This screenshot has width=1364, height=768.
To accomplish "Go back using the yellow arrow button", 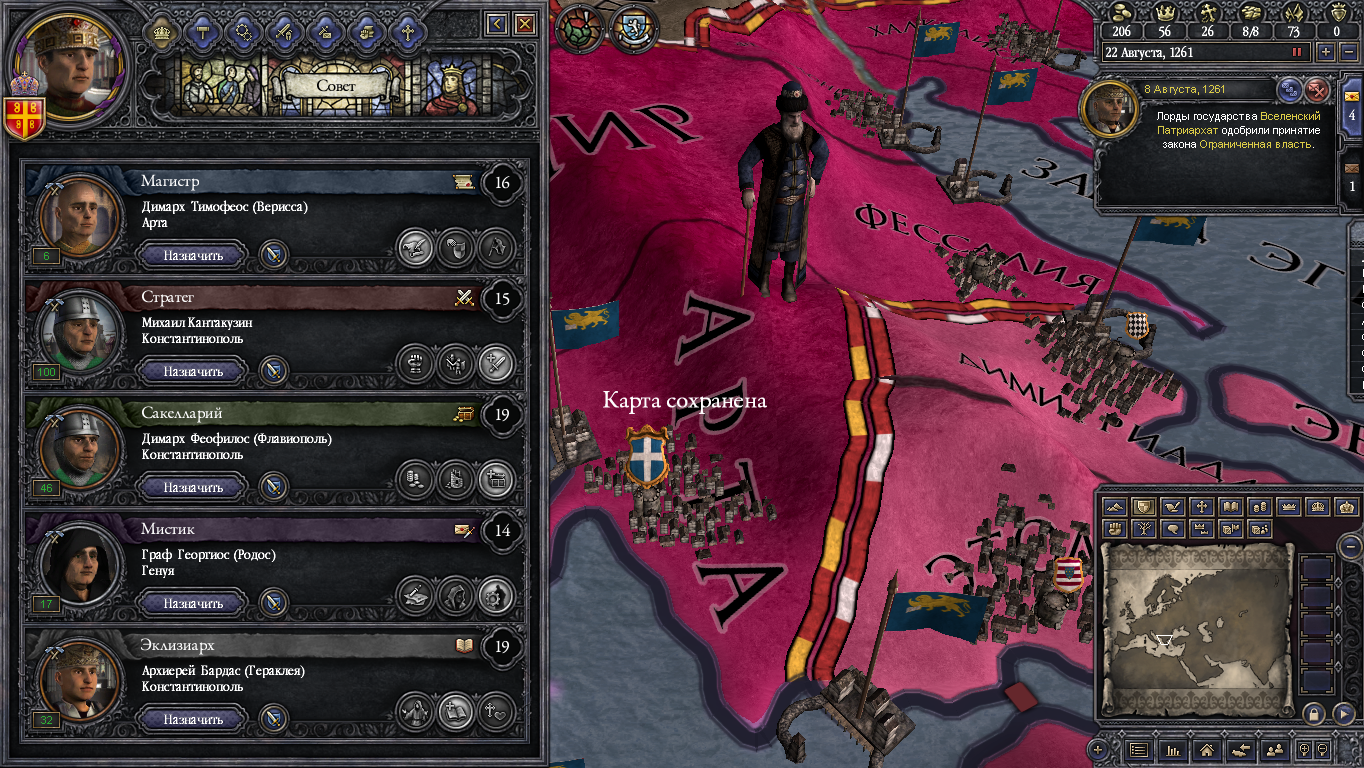I will pyautogui.click(x=496, y=24).
